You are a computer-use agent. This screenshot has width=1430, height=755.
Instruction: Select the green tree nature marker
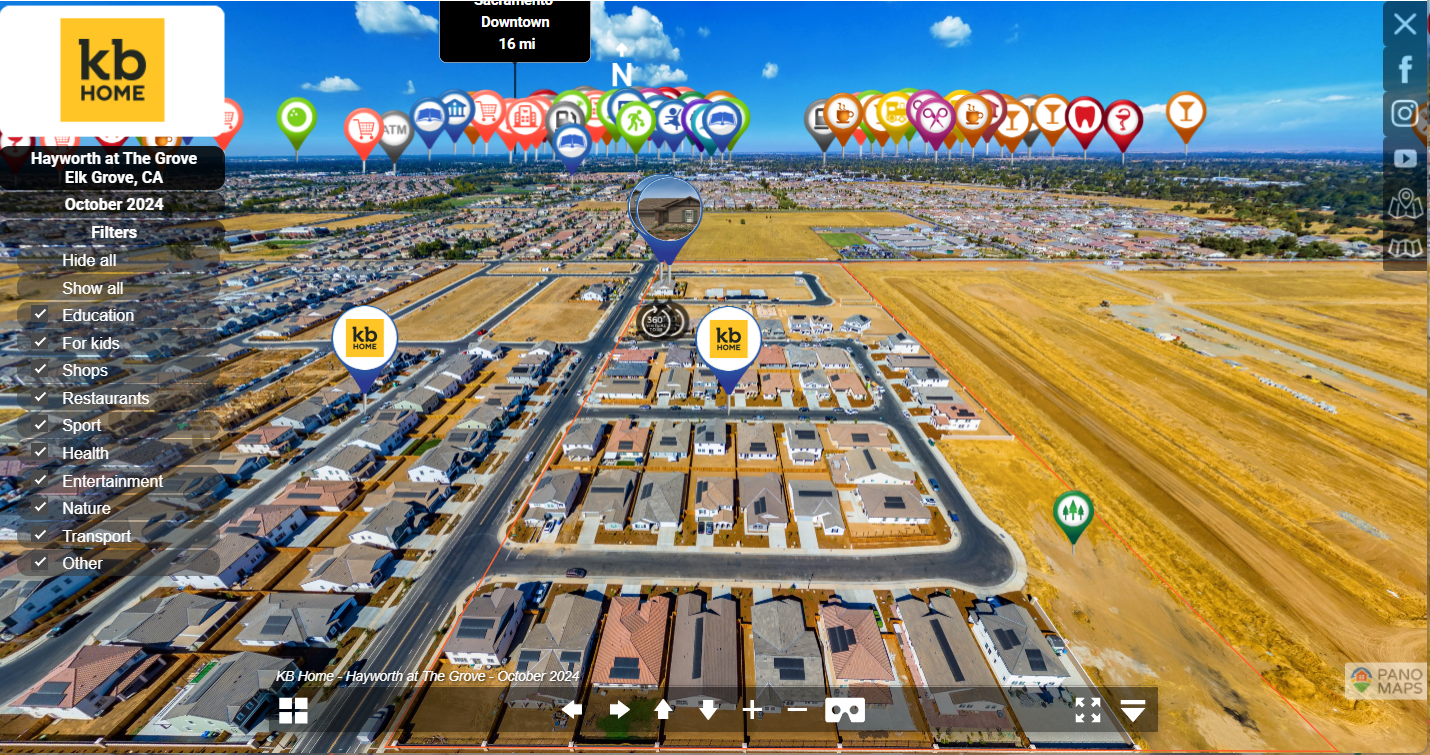[x=1073, y=512]
